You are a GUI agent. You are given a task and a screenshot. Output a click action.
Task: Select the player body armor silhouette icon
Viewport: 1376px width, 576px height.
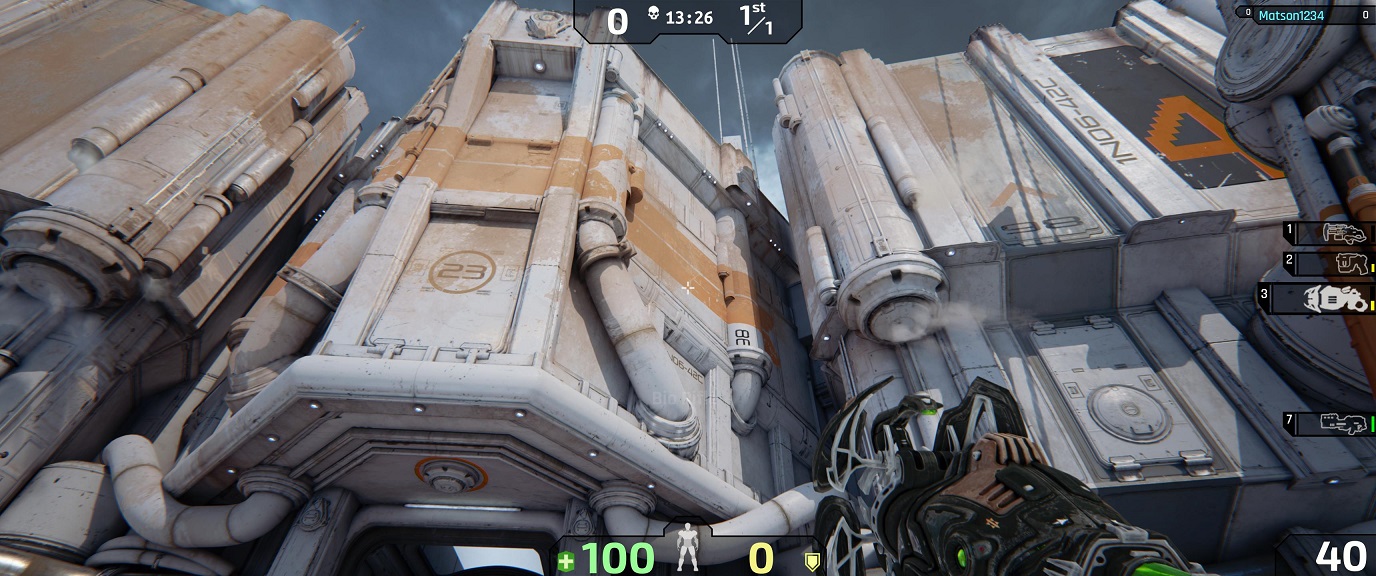tap(687, 549)
